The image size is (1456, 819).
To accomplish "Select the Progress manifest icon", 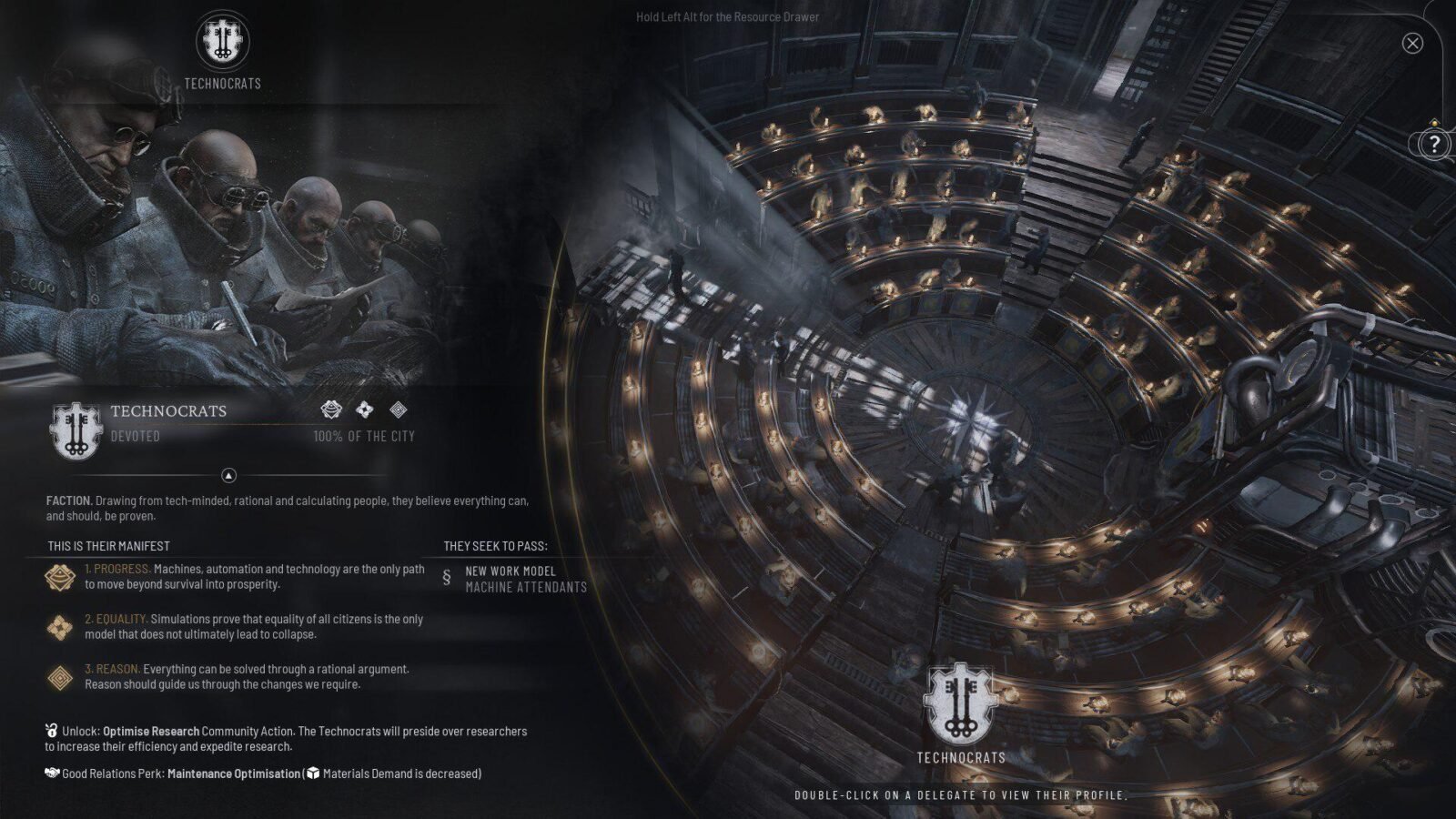I will coord(61,577).
